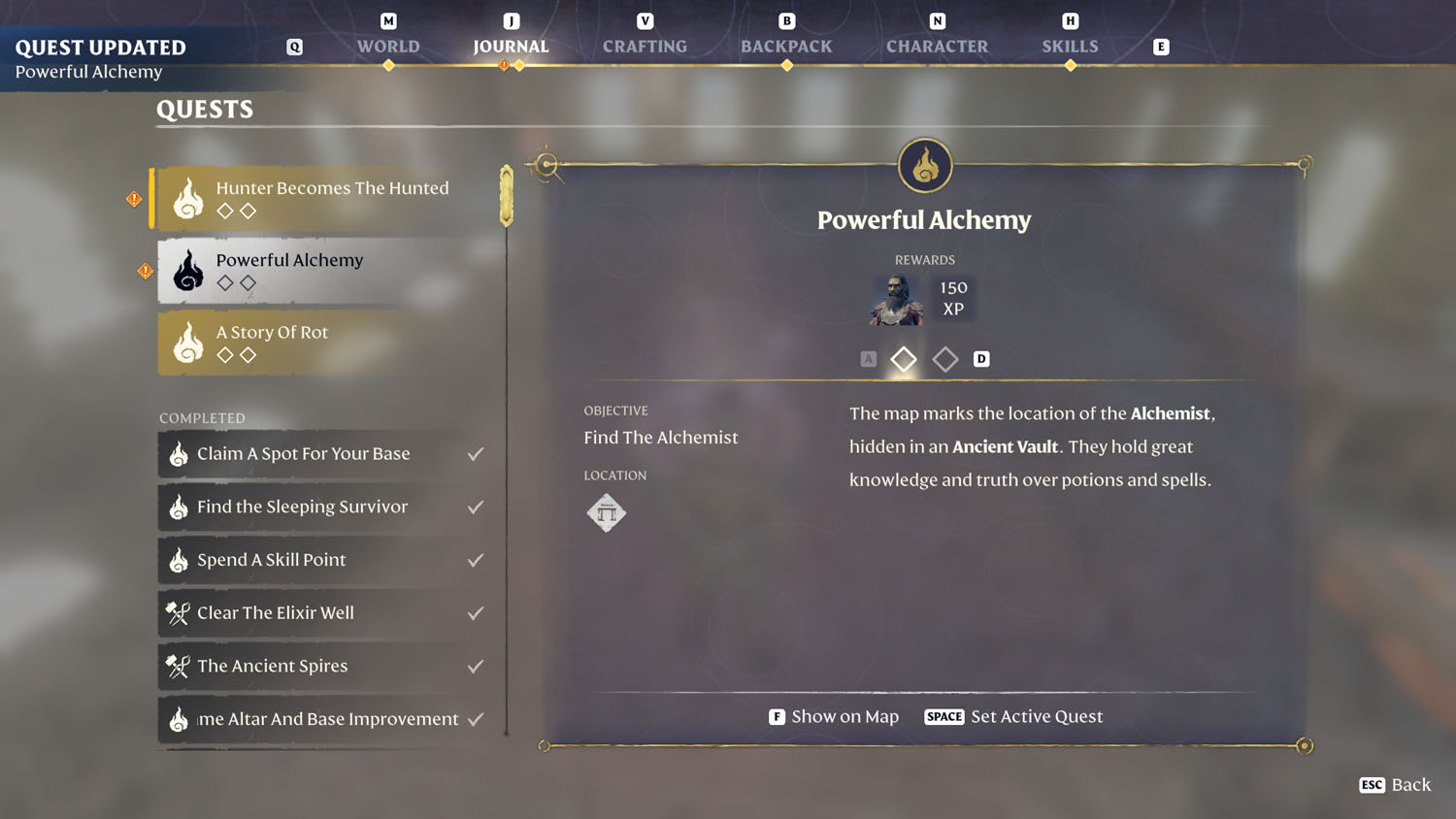Viewport: 1456px width, 819px height.
Task: Check off Spend A Skill Point checkmark
Action: (475, 560)
